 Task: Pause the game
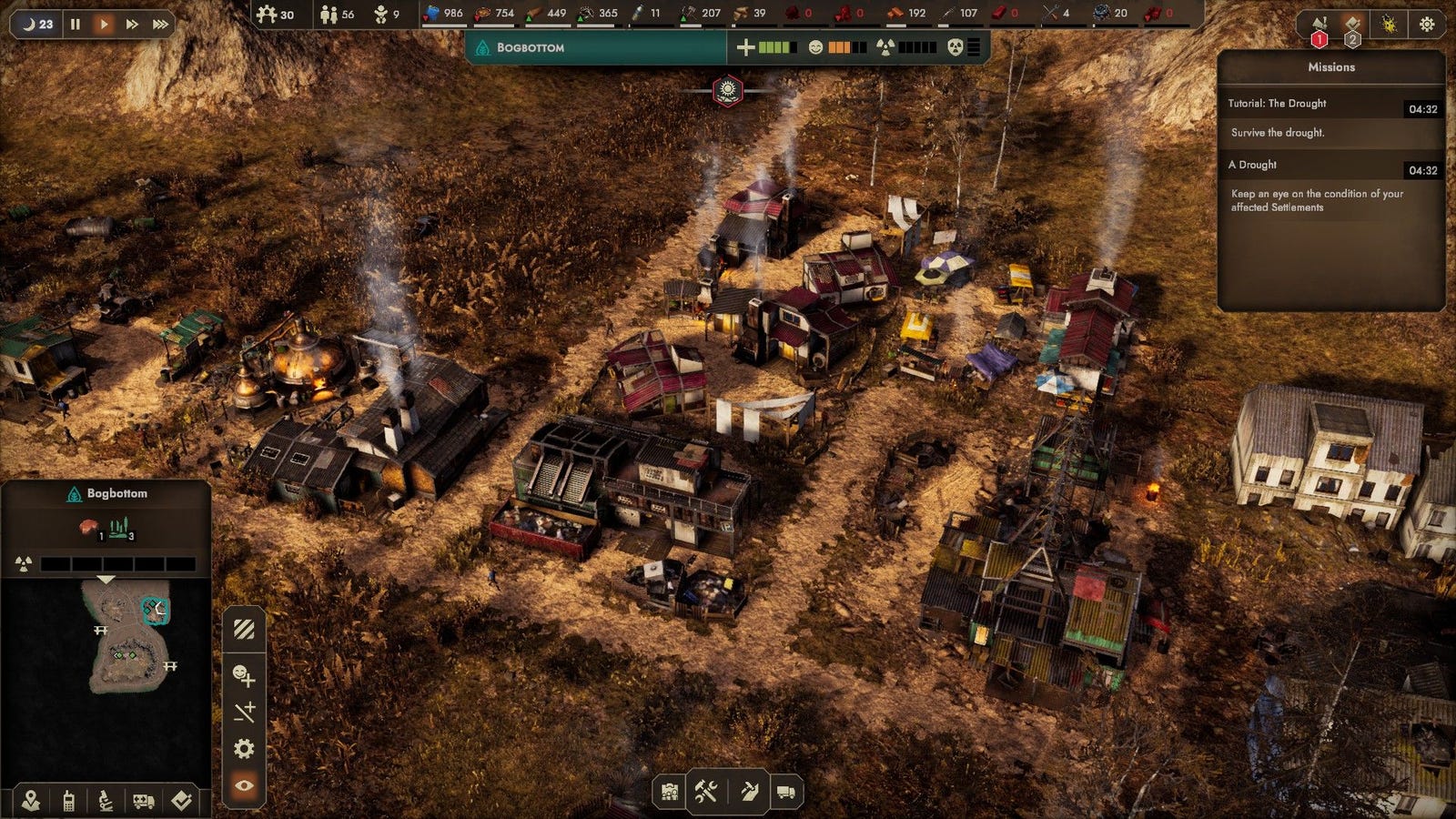[76, 24]
